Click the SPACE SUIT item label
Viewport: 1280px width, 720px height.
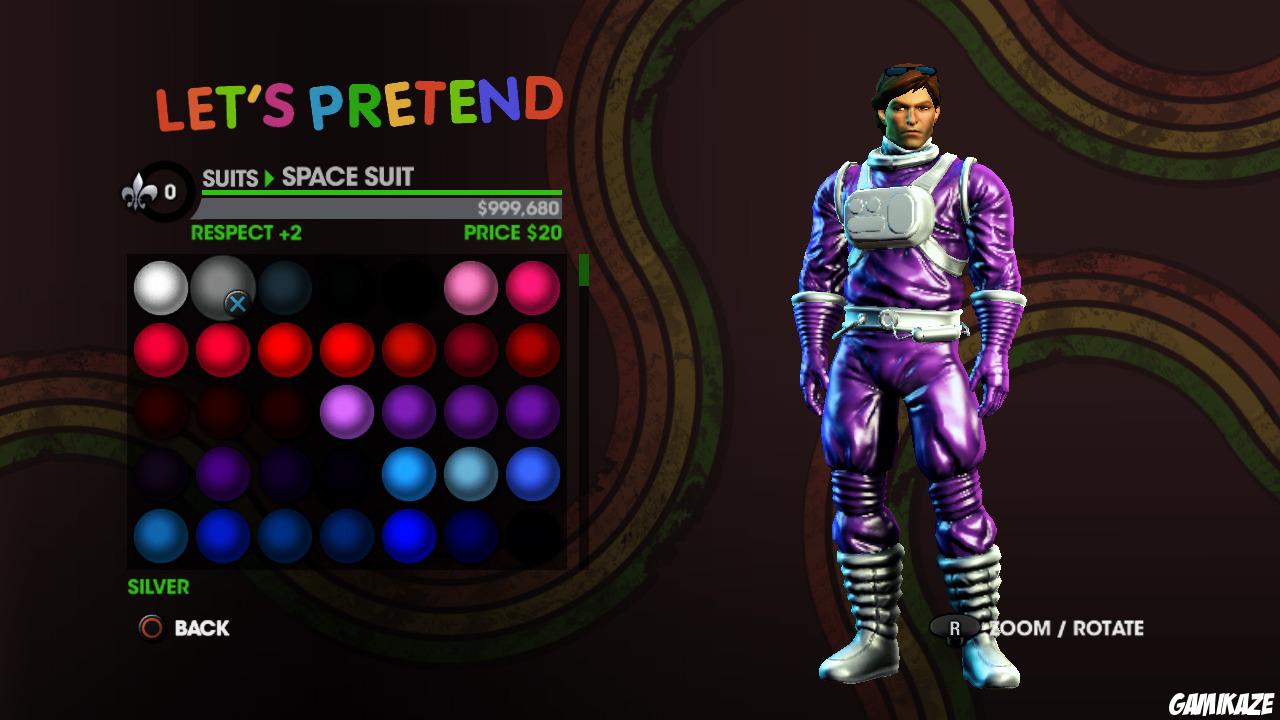coord(350,178)
